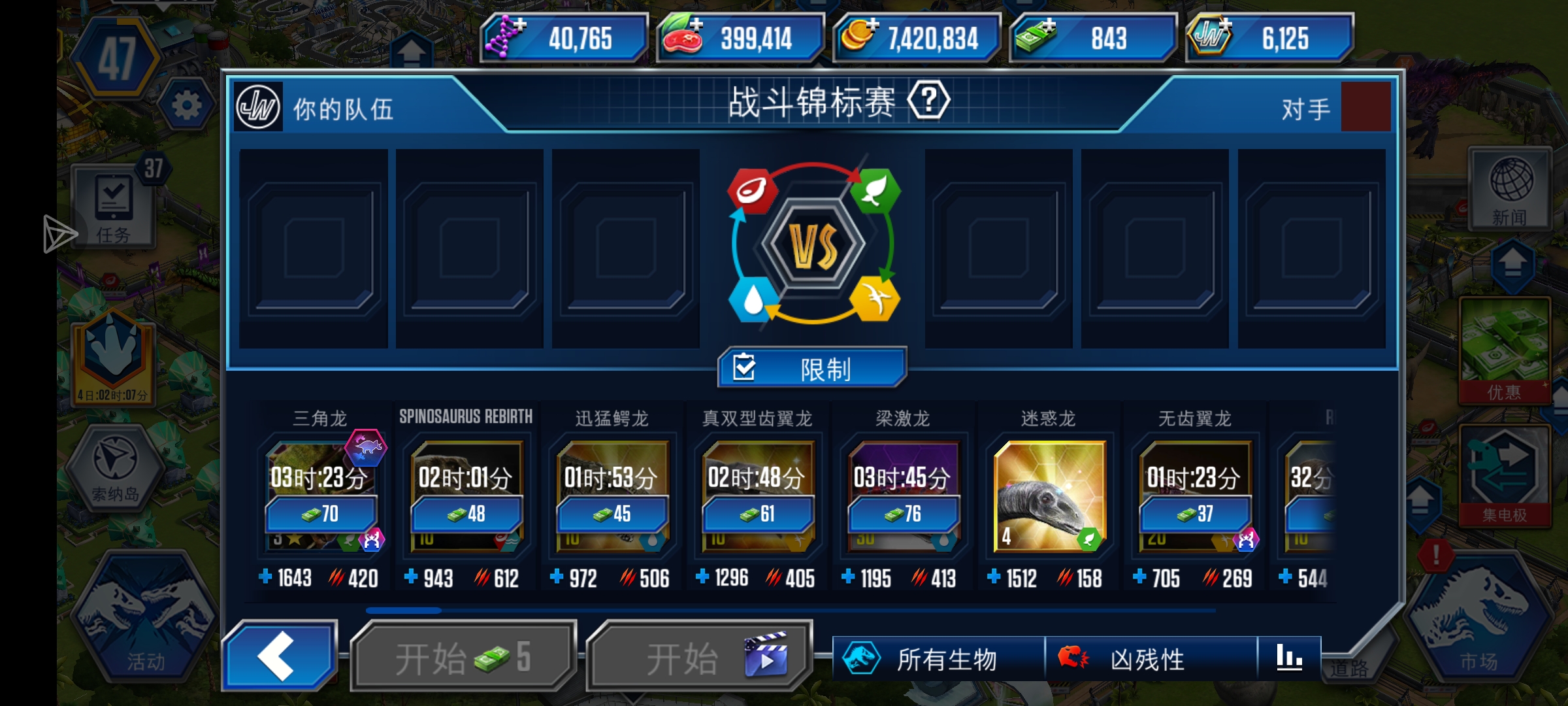Toggle the 限制 restrictions panel
This screenshot has width=1568, height=706.
[810, 368]
